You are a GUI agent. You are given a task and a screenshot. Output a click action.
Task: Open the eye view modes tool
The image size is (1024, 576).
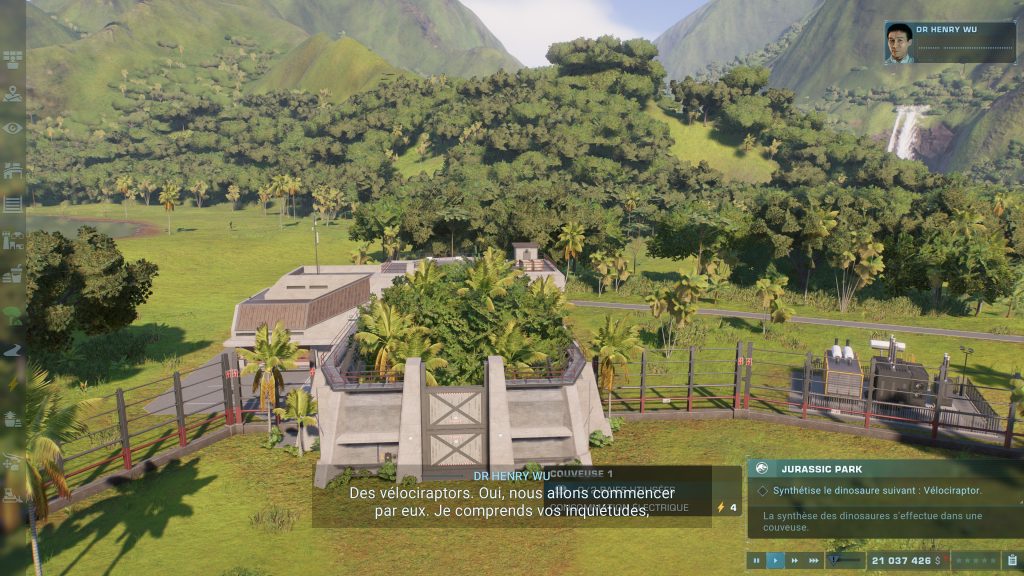pyautogui.click(x=12, y=128)
